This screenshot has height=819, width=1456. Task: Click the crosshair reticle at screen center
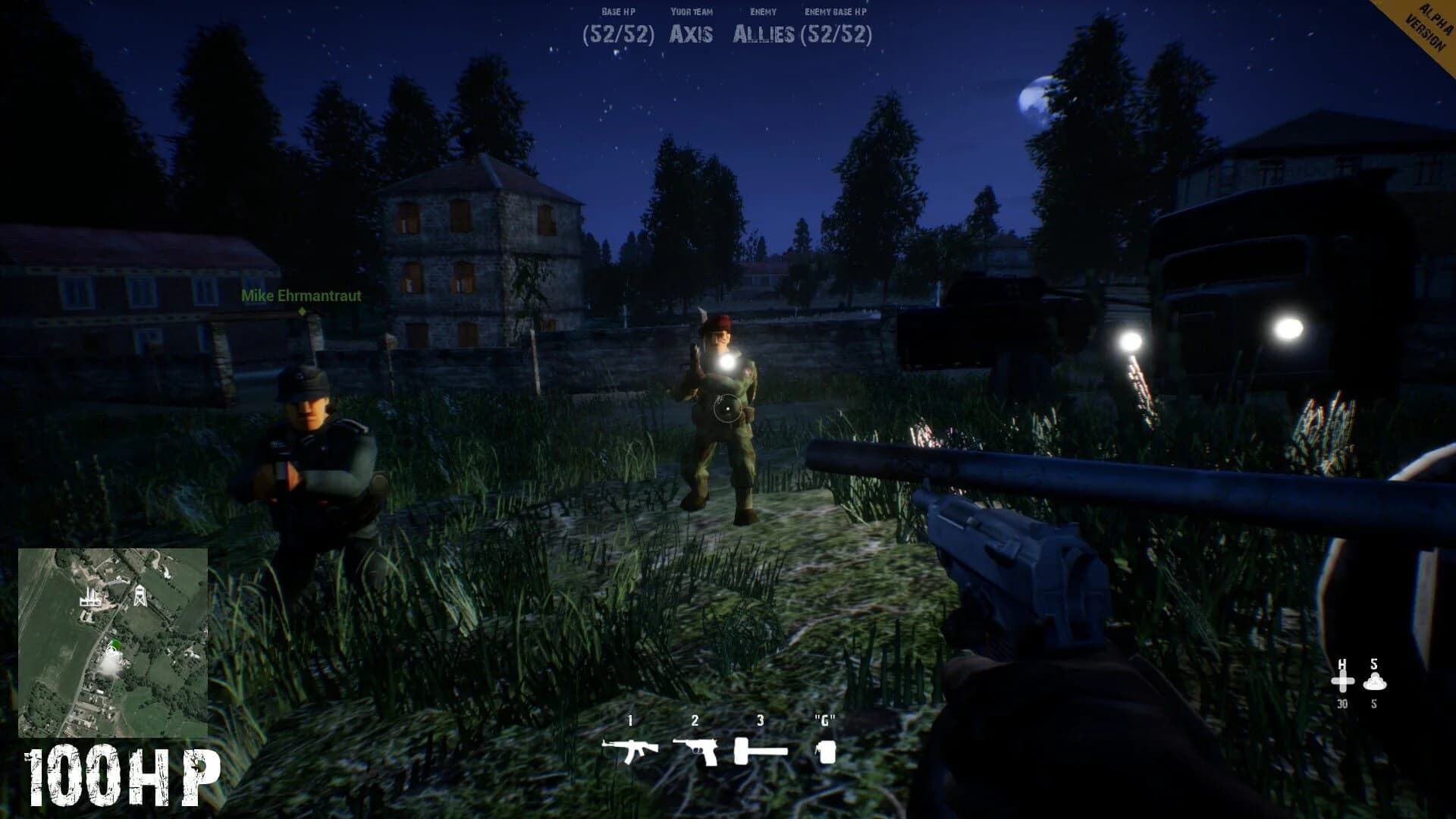coord(726,407)
